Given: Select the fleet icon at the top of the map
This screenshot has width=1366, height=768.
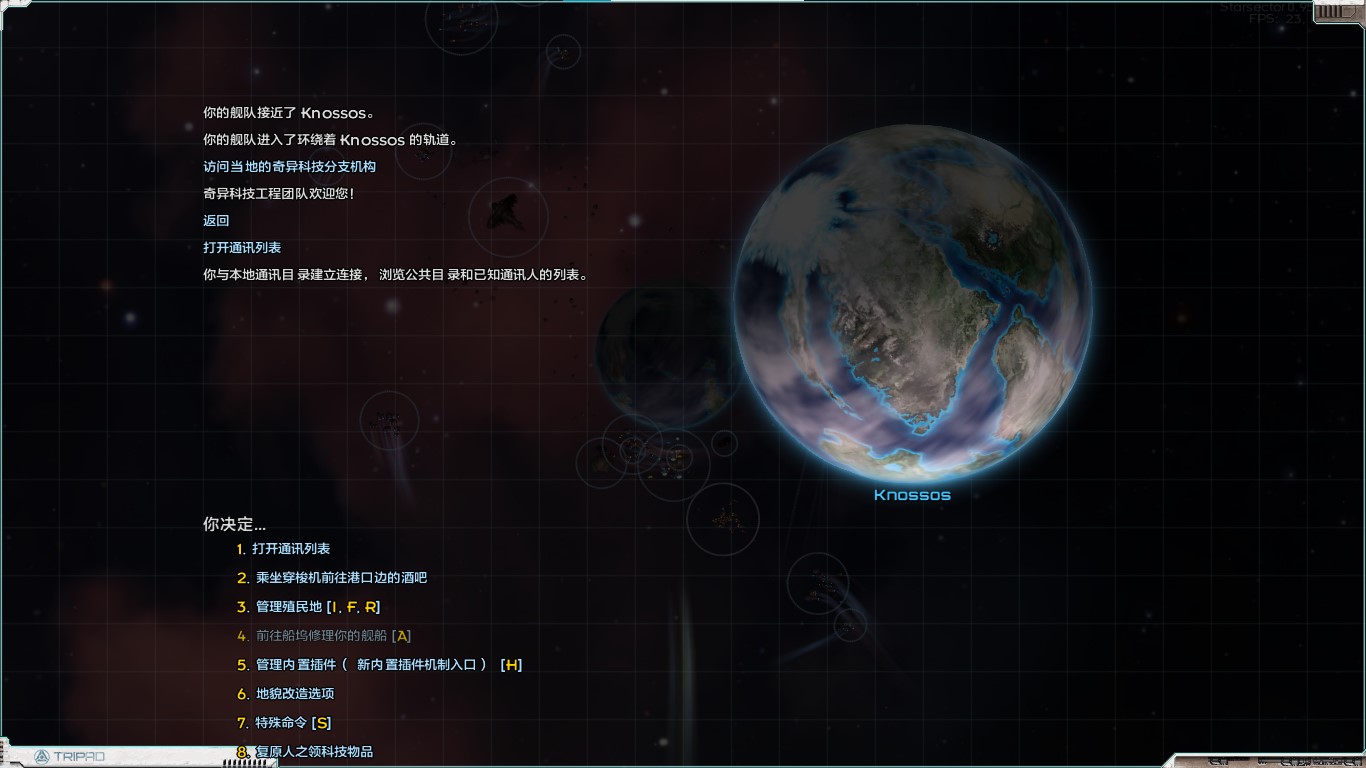Looking at the screenshot, I should [465, 18].
